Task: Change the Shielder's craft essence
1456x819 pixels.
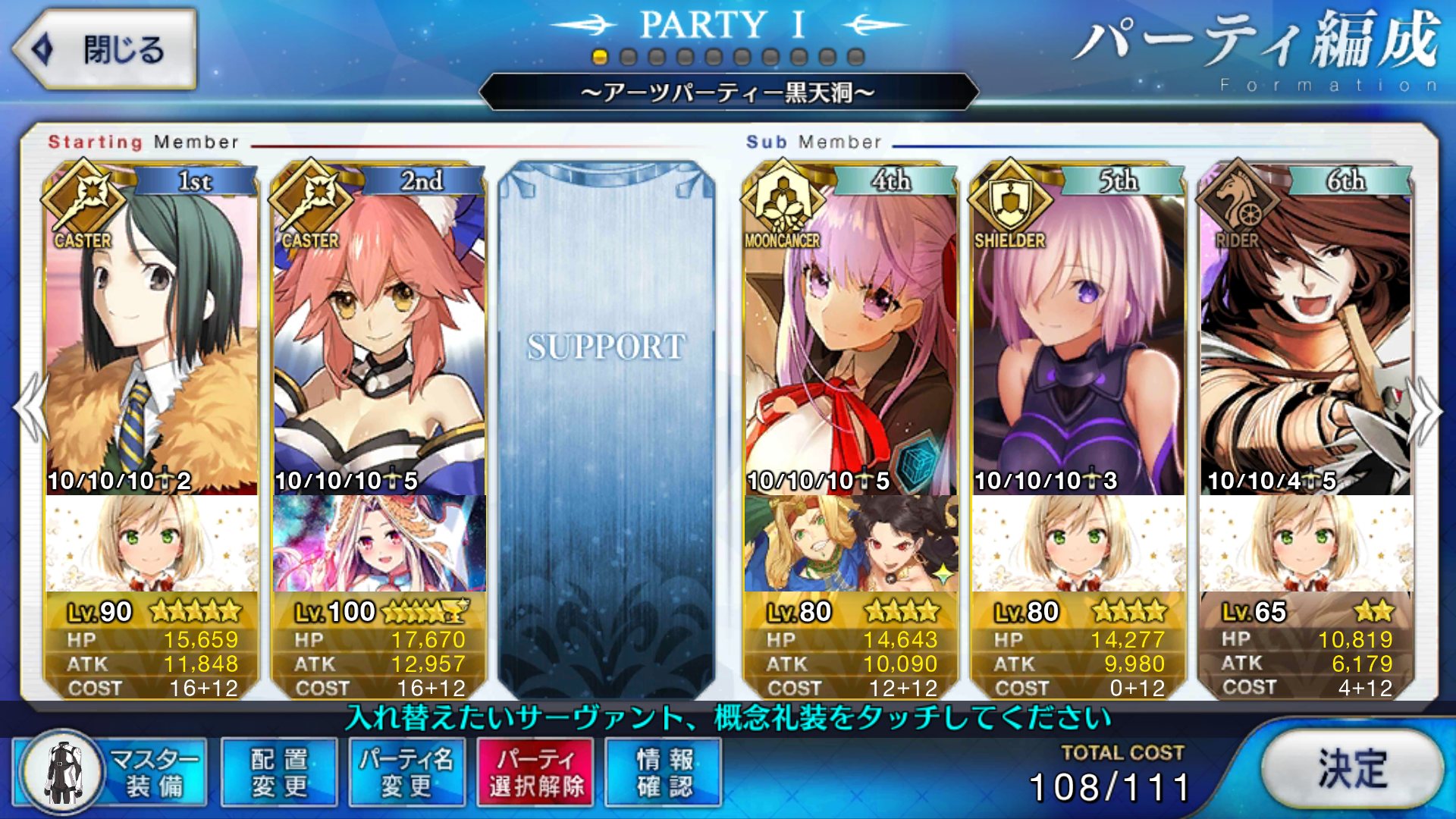Action: pyautogui.click(x=1078, y=544)
